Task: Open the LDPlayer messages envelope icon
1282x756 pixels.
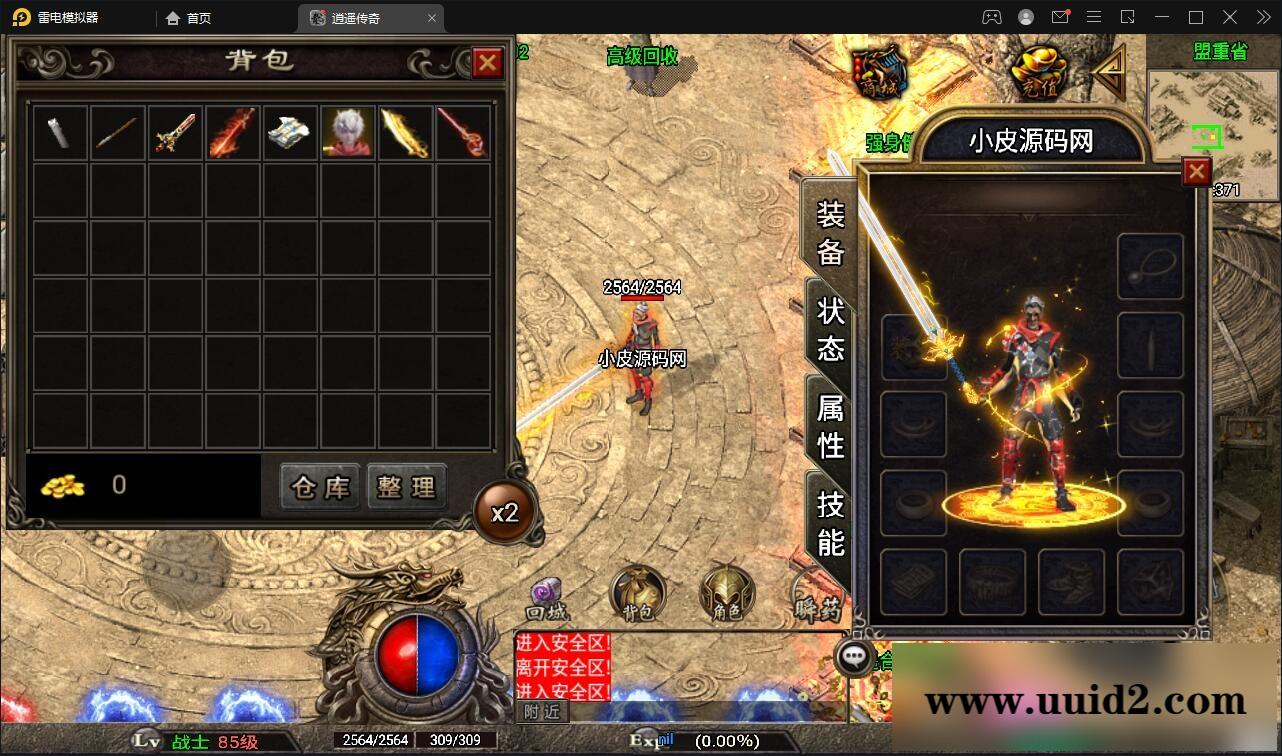Action: (1061, 17)
